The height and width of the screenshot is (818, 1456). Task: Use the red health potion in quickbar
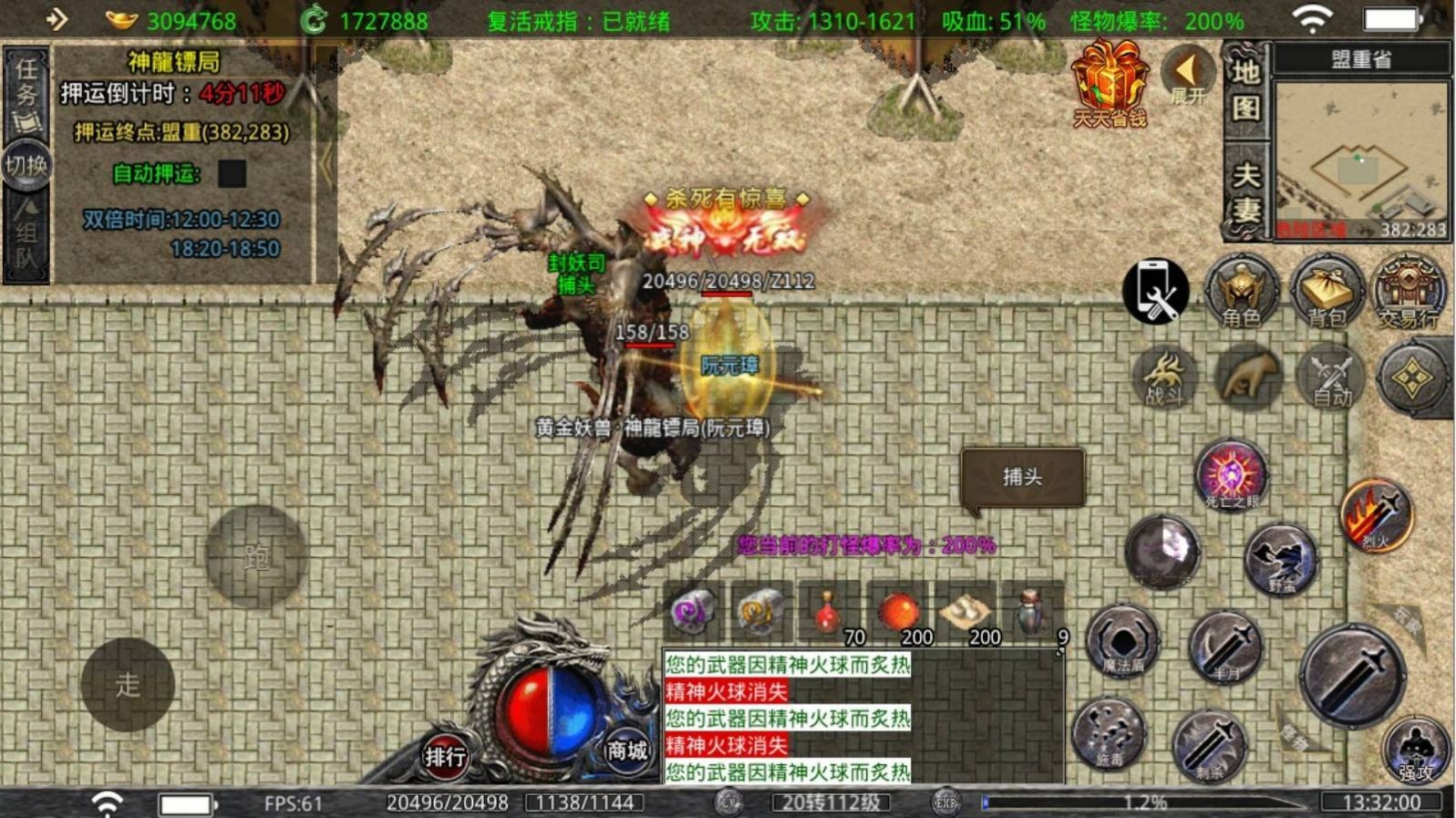[828, 611]
